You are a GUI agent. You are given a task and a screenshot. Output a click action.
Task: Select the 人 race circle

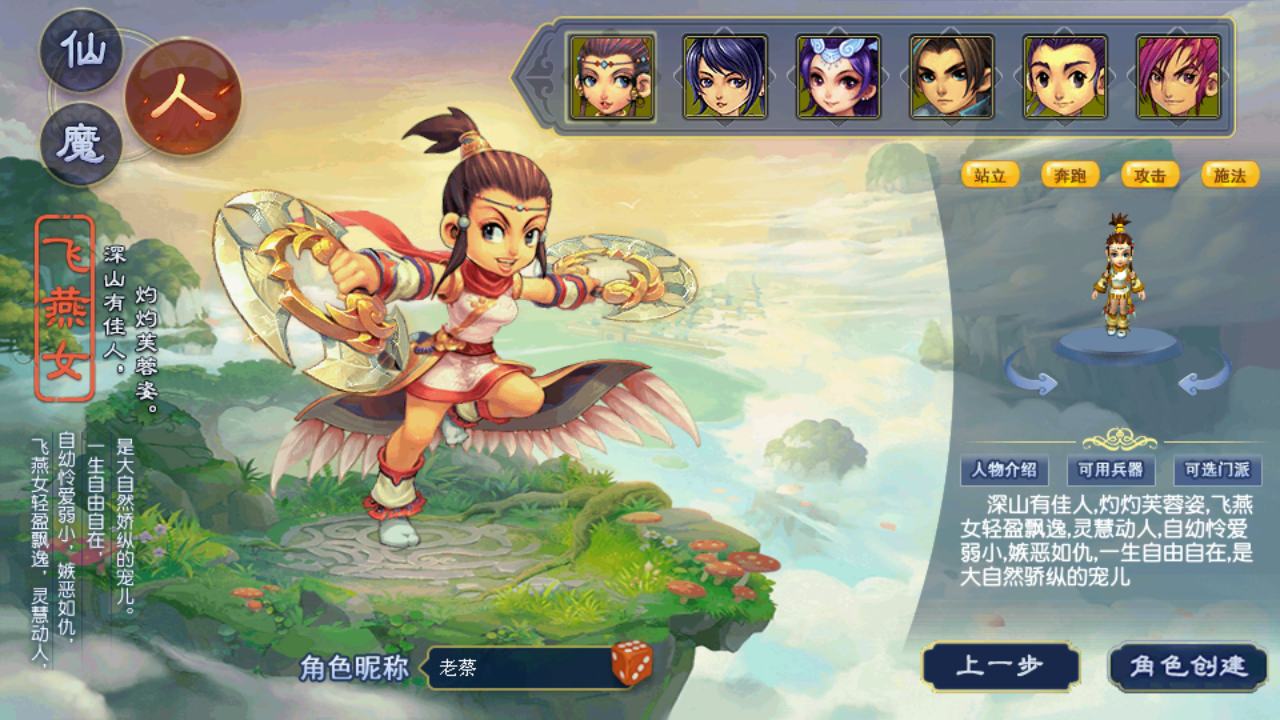click(183, 97)
